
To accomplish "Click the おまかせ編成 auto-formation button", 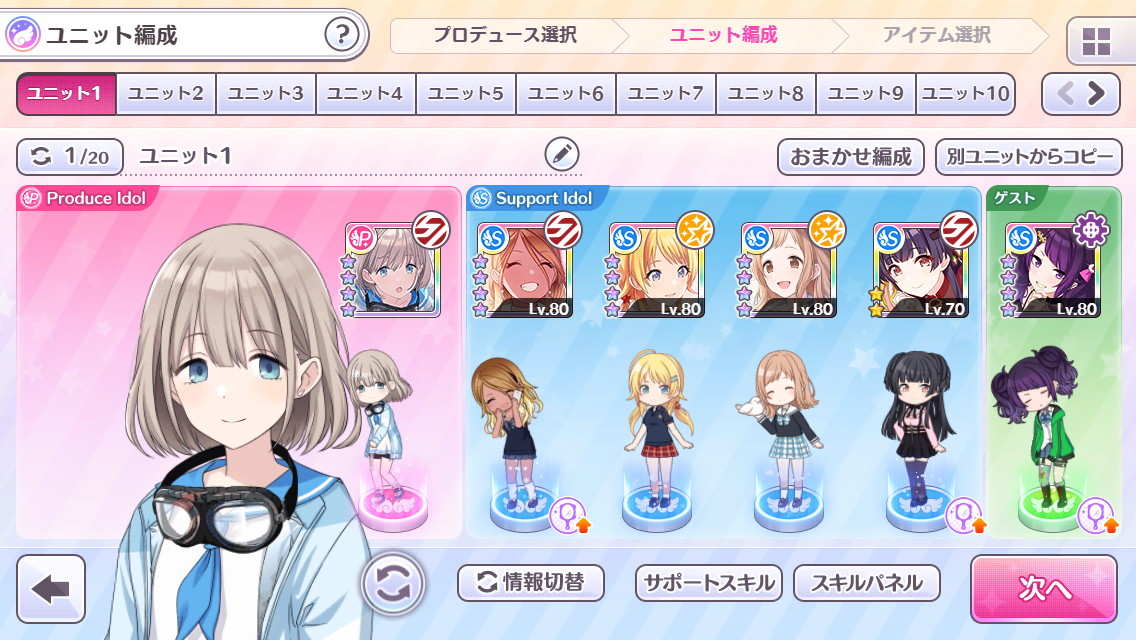I will coord(851,157).
